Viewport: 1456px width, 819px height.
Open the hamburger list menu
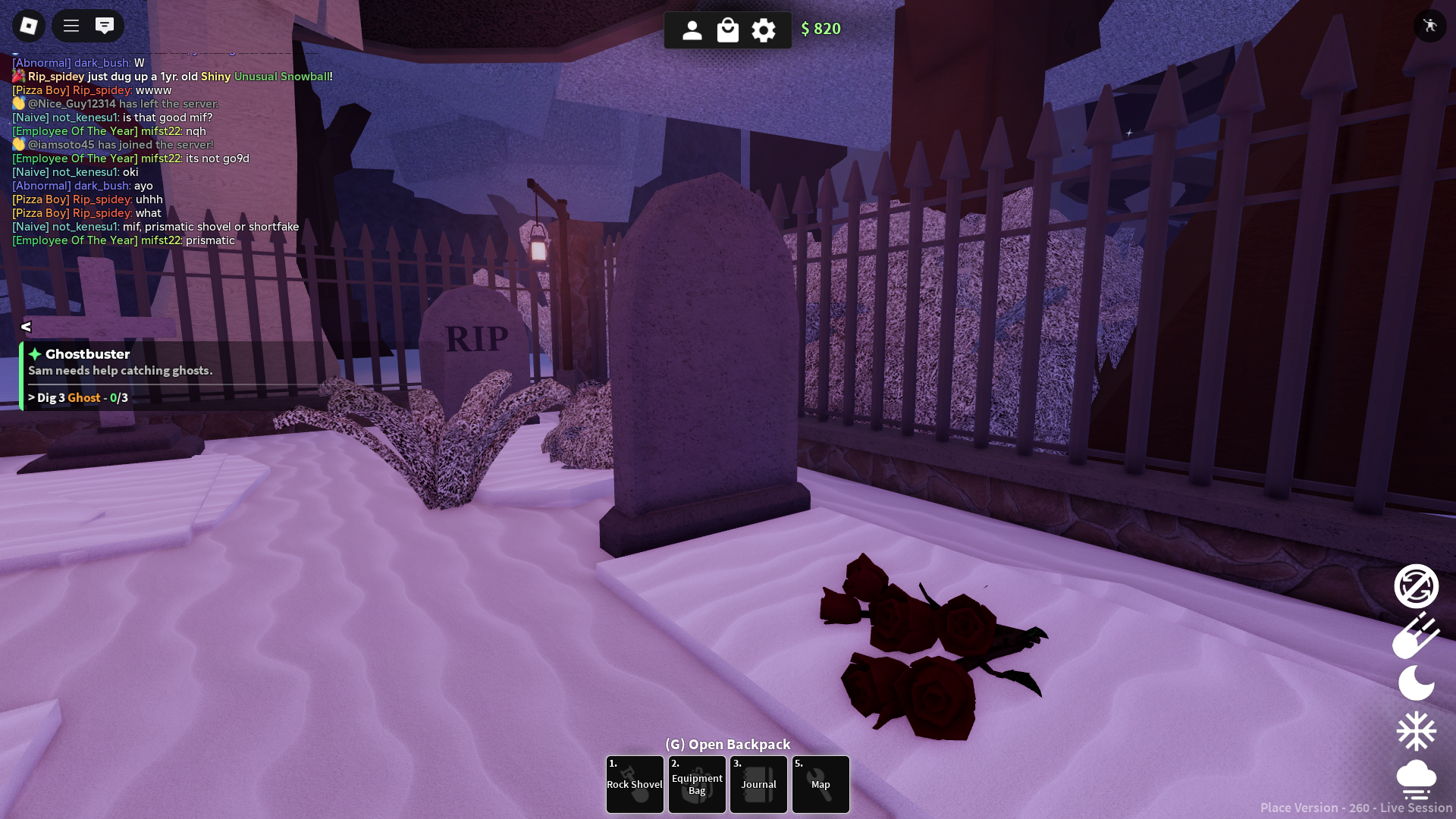pos(71,27)
